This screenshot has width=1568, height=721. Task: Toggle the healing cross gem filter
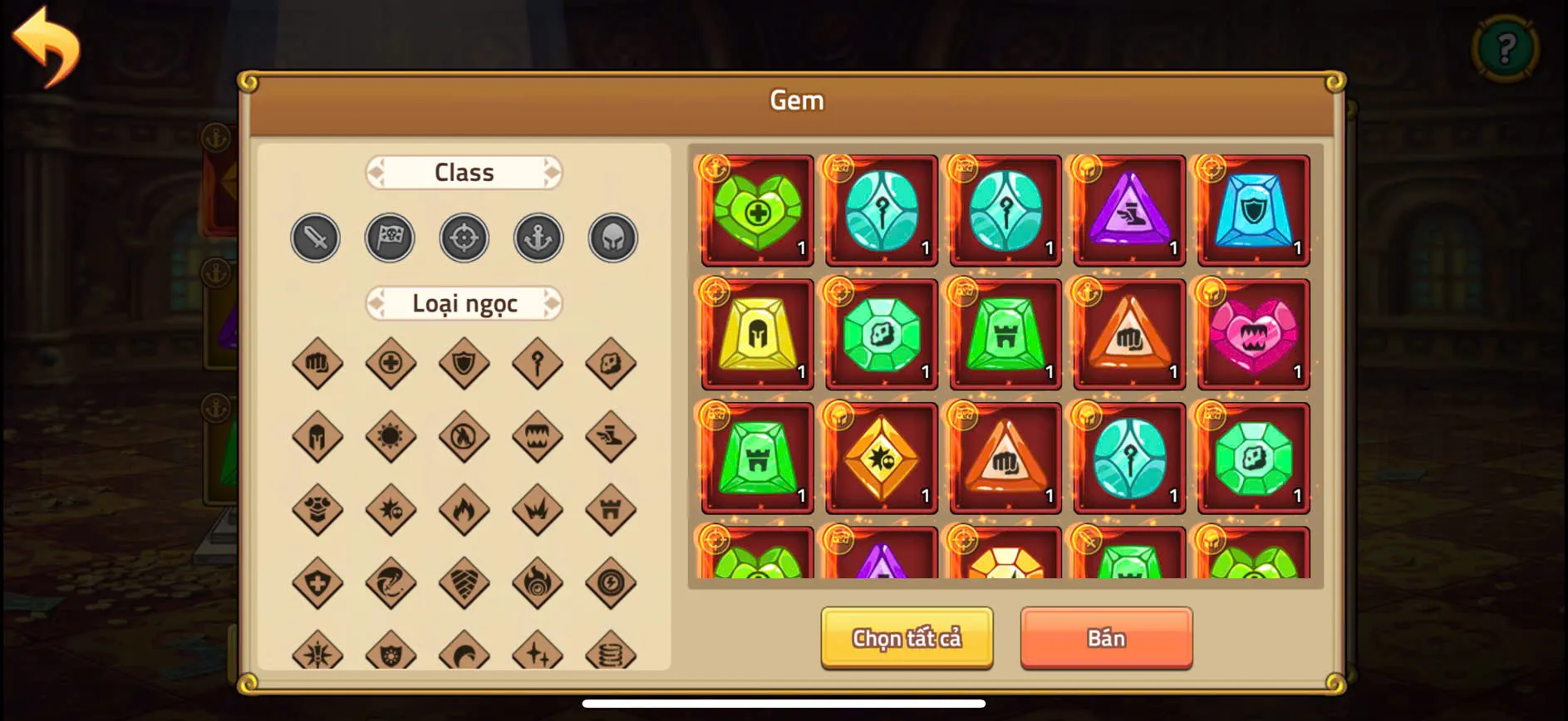(x=390, y=363)
